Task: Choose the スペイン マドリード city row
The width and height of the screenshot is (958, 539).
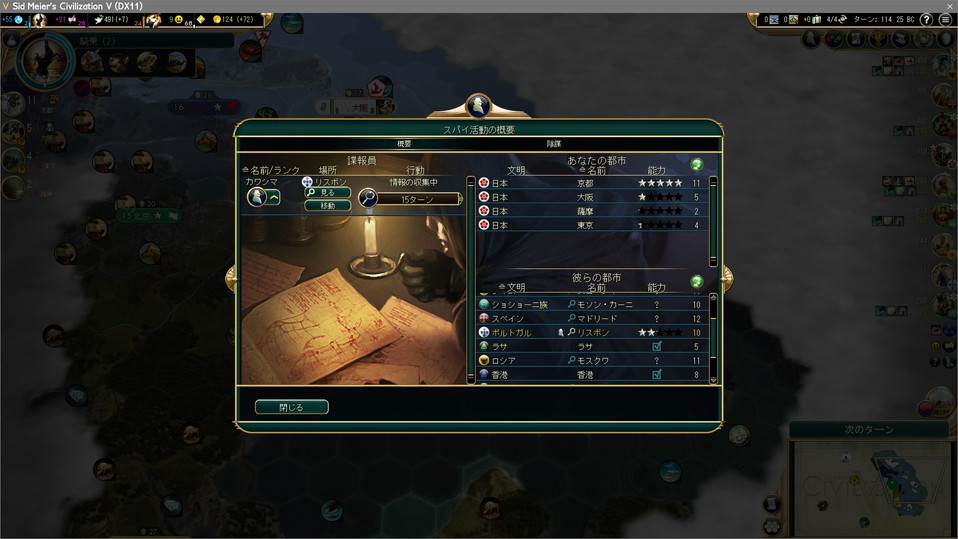Action: (x=590, y=318)
